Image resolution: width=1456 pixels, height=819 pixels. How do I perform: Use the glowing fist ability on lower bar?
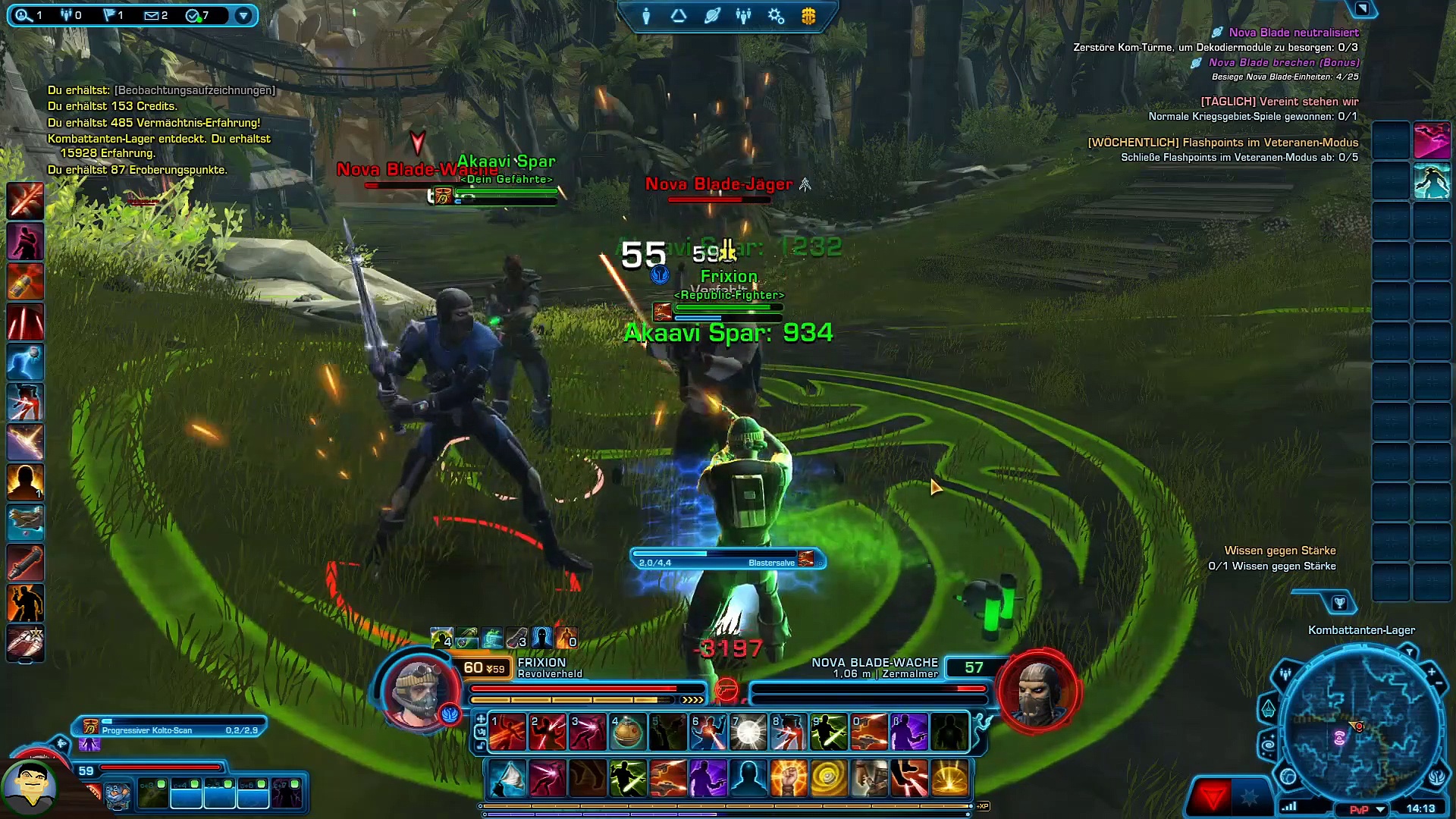click(x=789, y=779)
